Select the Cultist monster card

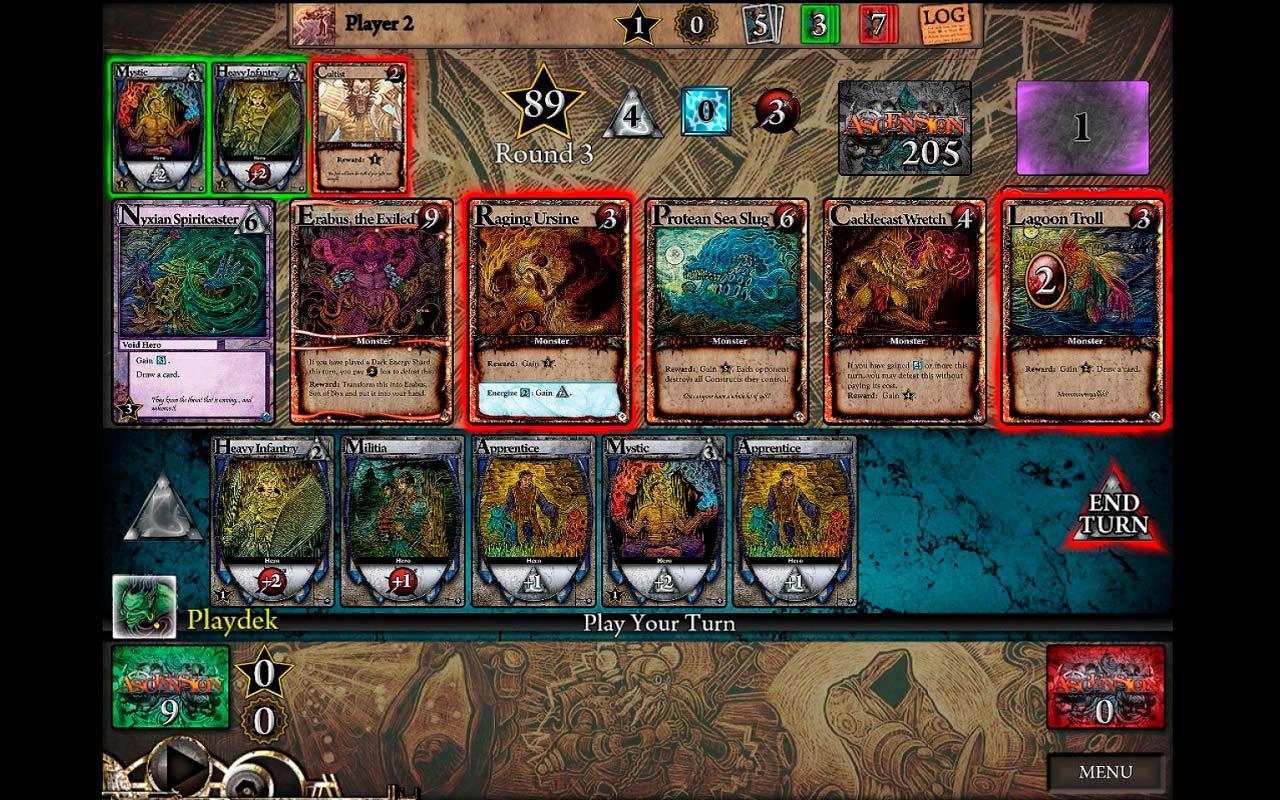pos(360,126)
